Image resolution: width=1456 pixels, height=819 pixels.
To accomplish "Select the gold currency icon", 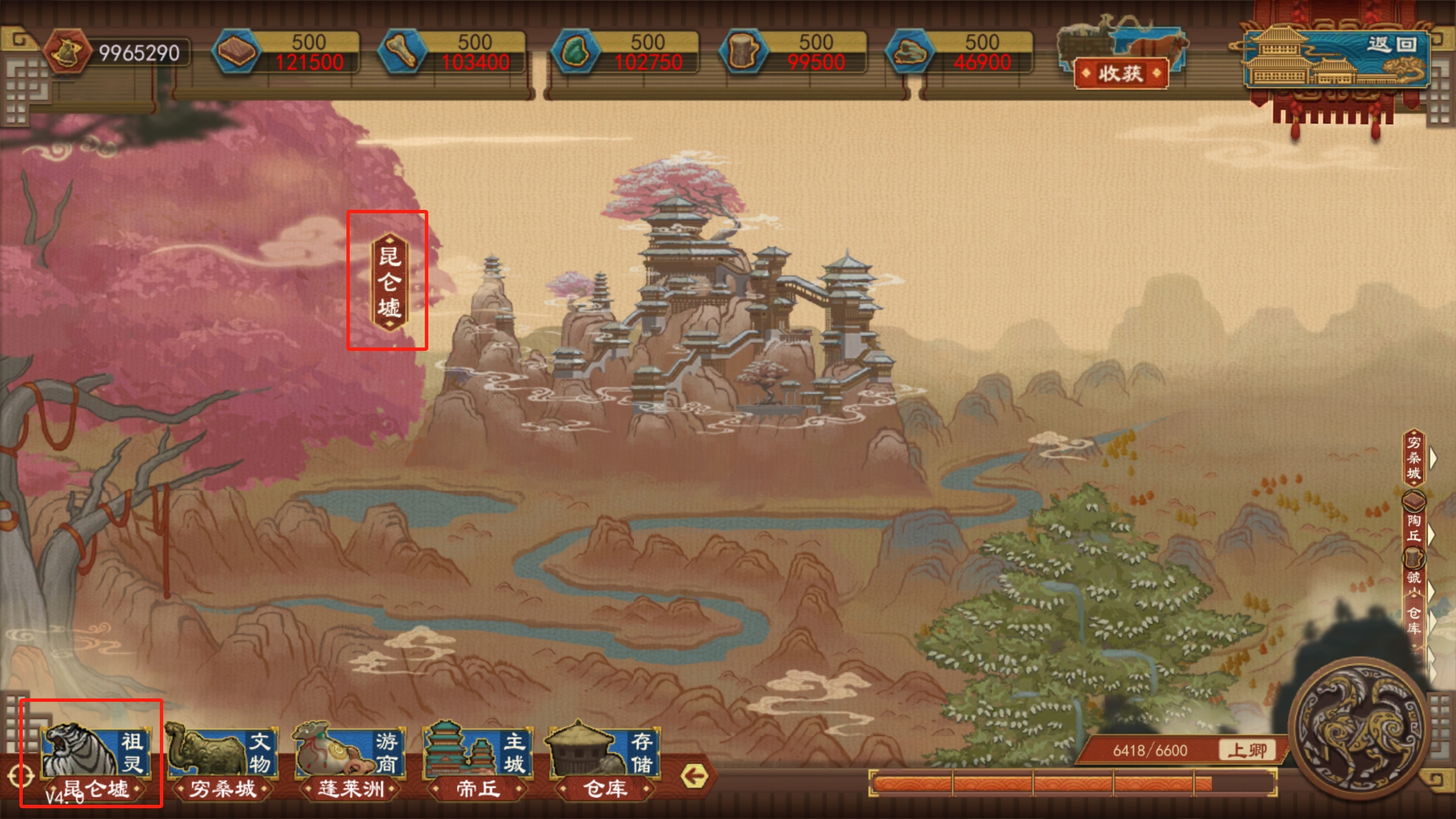I will coord(67,52).
